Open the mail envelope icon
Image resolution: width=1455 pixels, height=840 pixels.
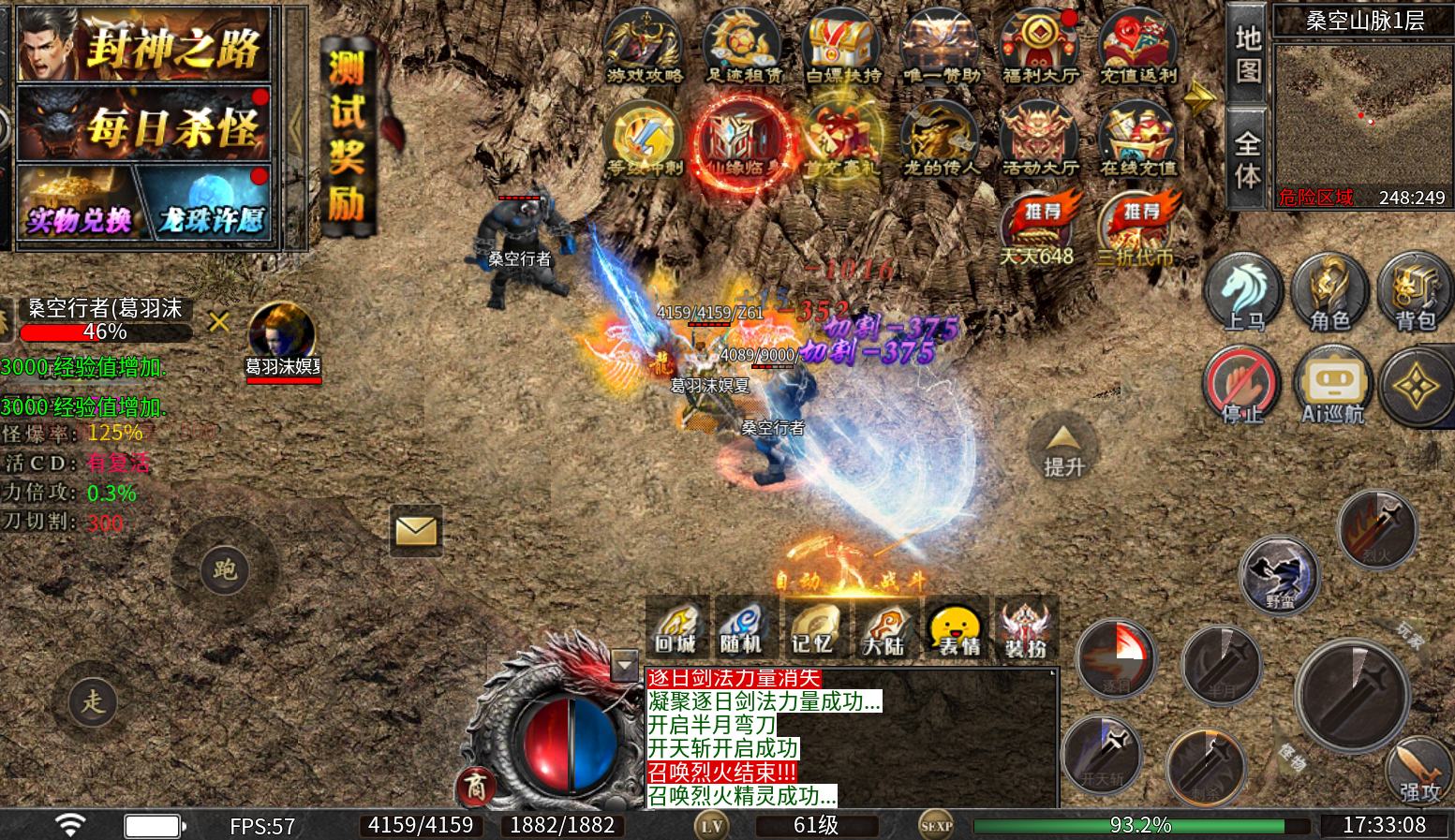coord(416,531)
